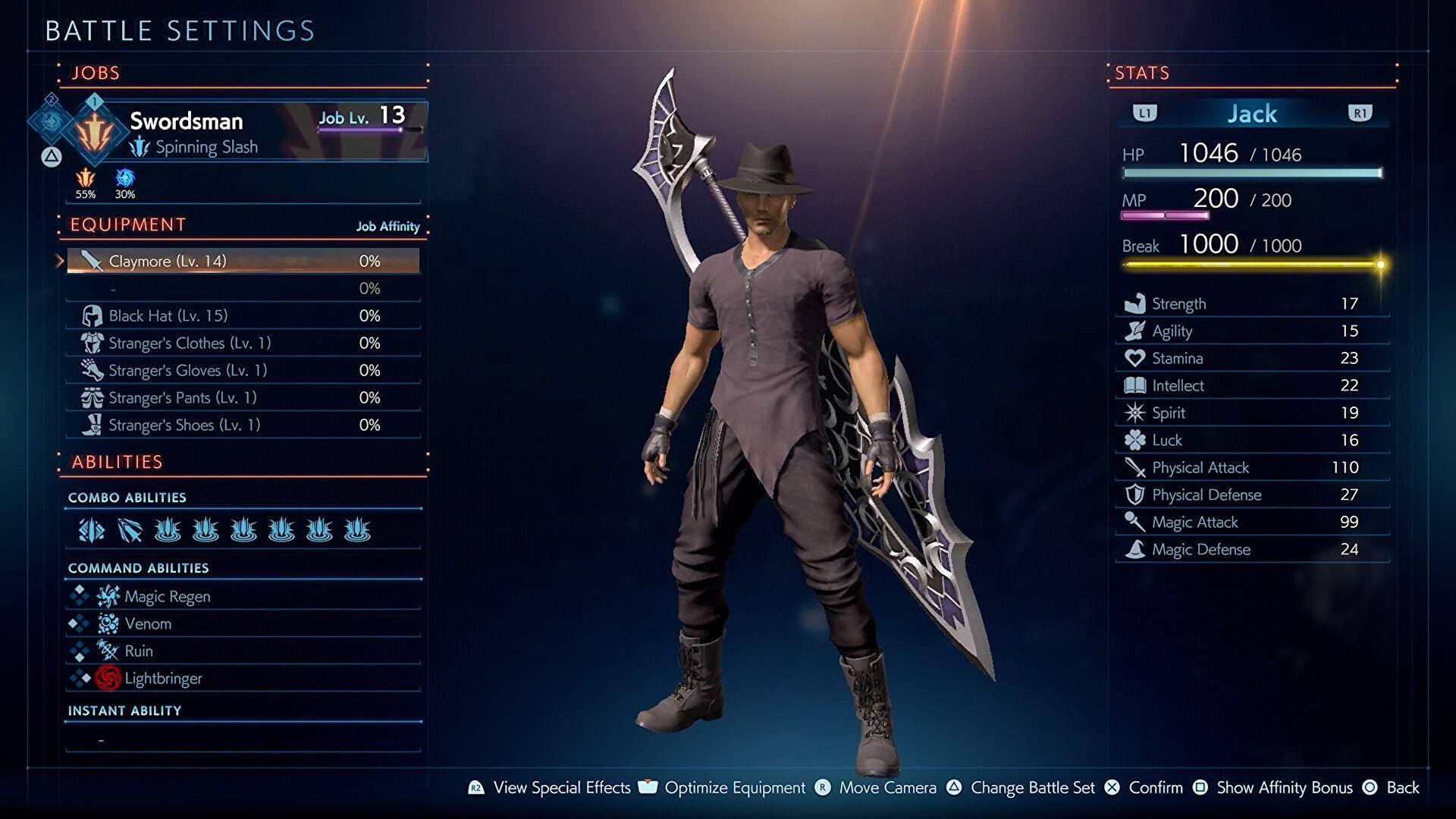This screenshot has width=1456, height=819.
Task: Open the empty instant ability slot
Action: click(x=243, y=739)
